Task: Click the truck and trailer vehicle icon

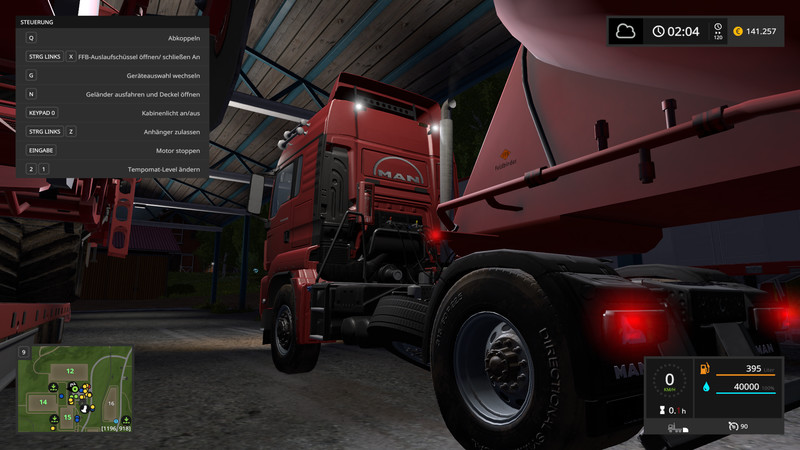Action: [675, 428]
